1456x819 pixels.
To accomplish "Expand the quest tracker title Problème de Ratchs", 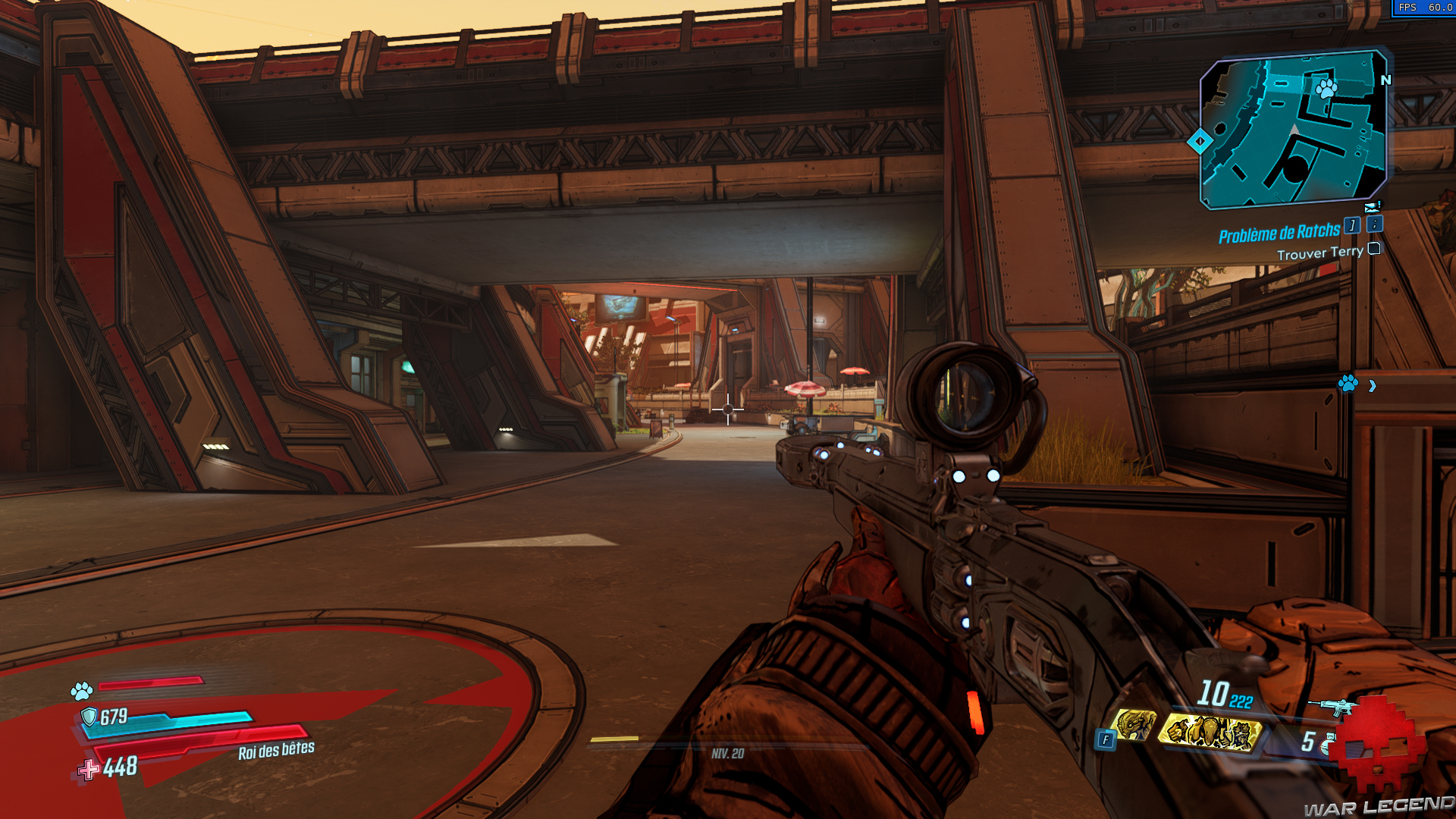I will (x=1280, y=233).
